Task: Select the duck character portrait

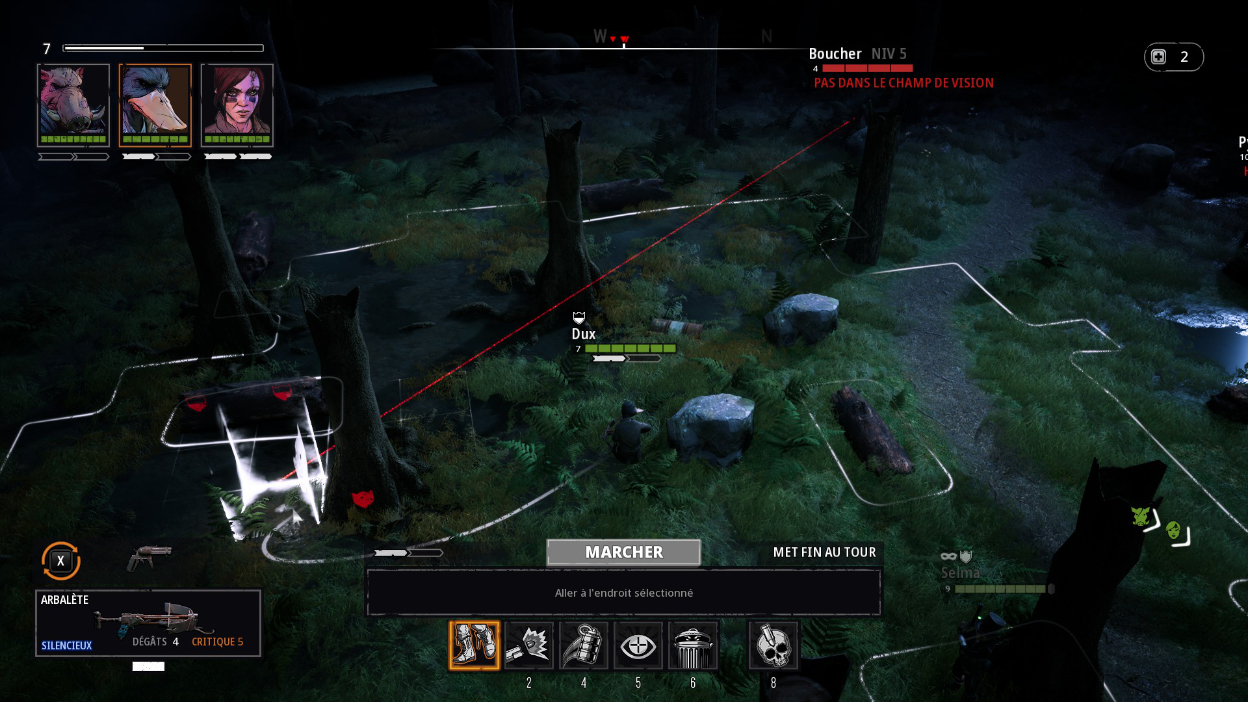Action: pos(155,100)
